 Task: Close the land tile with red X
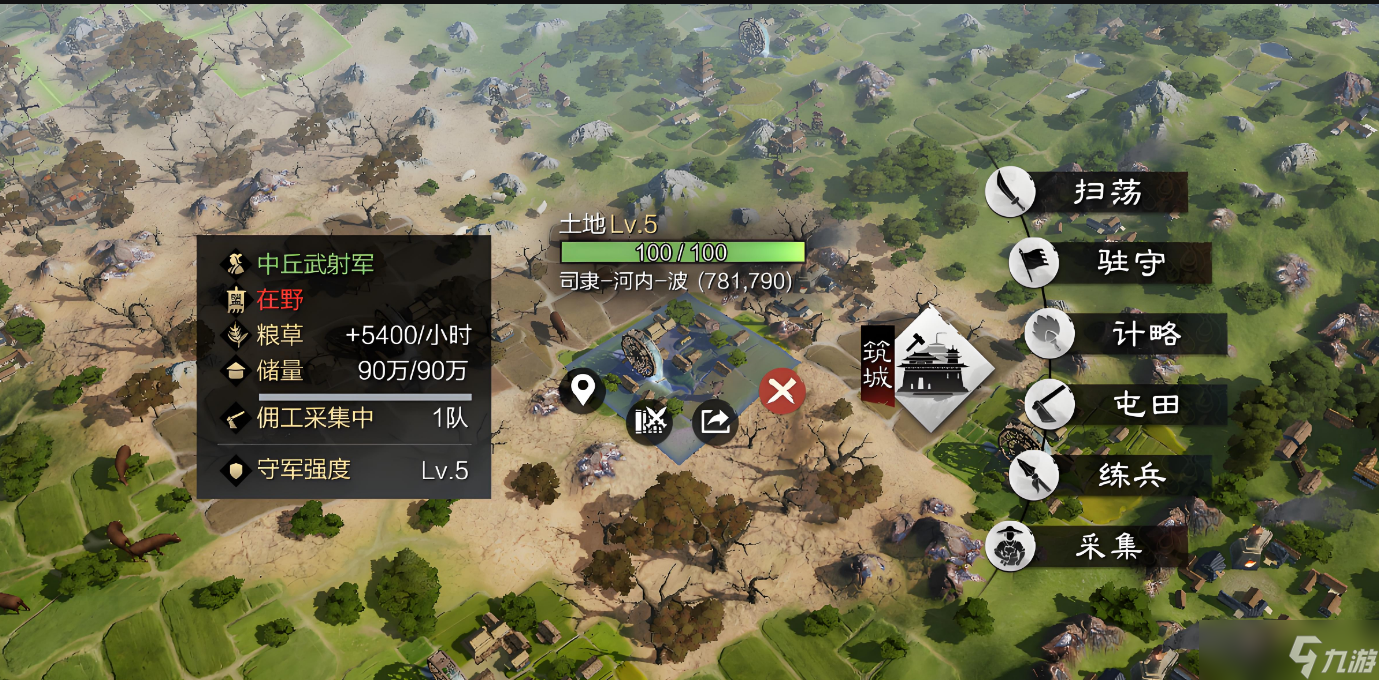(x=782, y=392)
